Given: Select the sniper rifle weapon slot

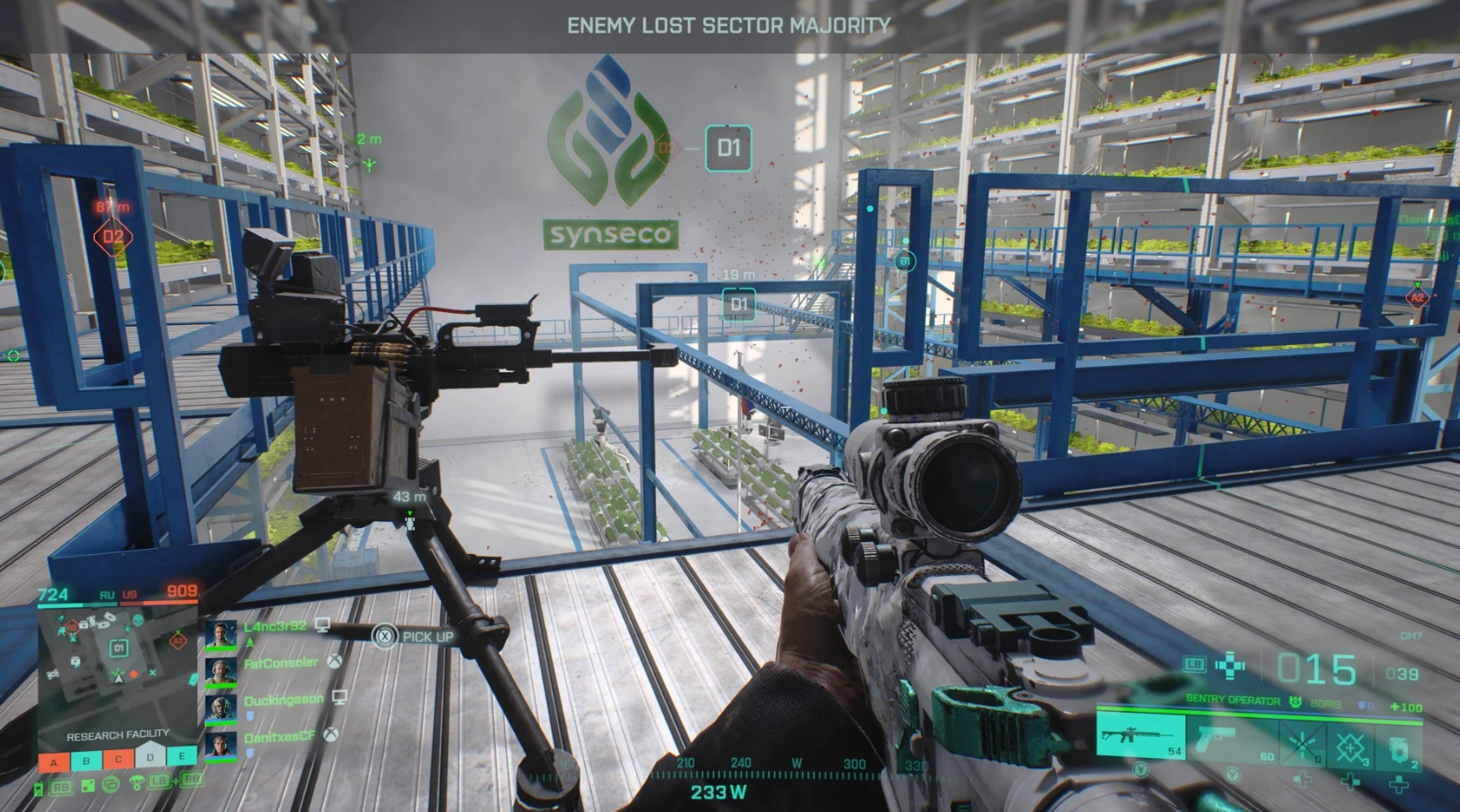Looking at the screenshot, I should pyautogui.click(x=1140, y=738).
